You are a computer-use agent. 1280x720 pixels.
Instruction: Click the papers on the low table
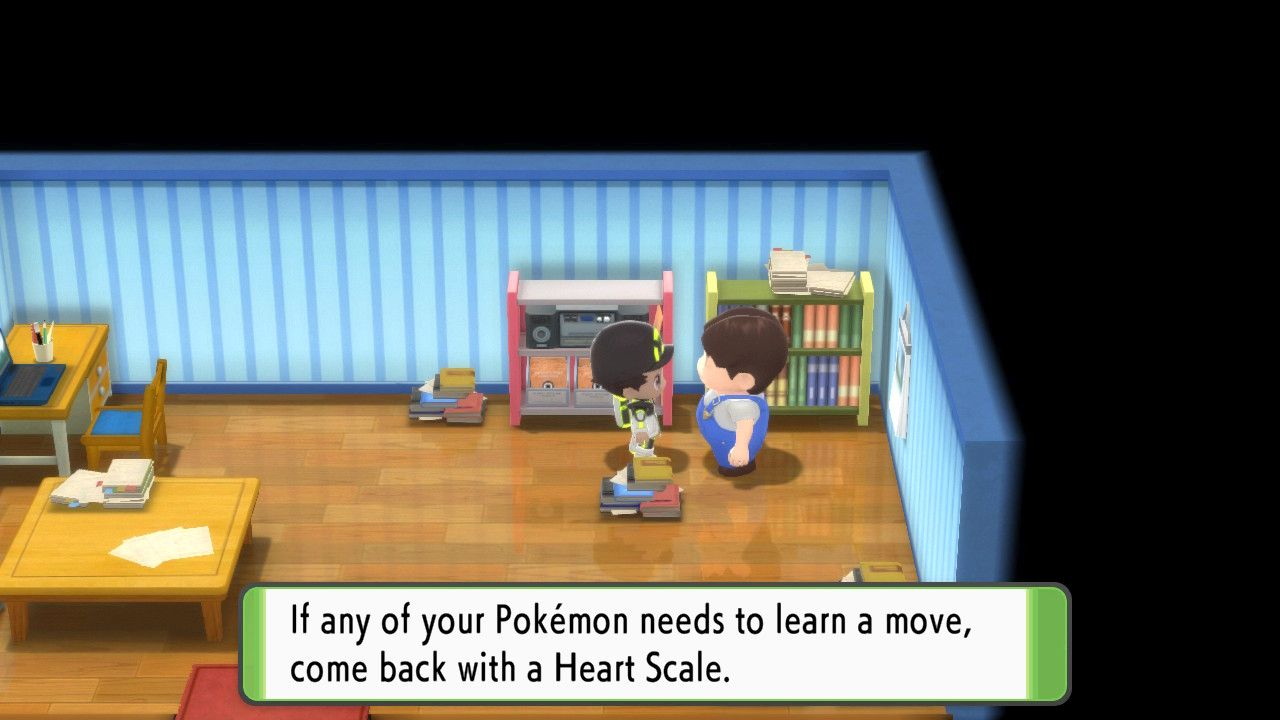(x=100, y=485)
